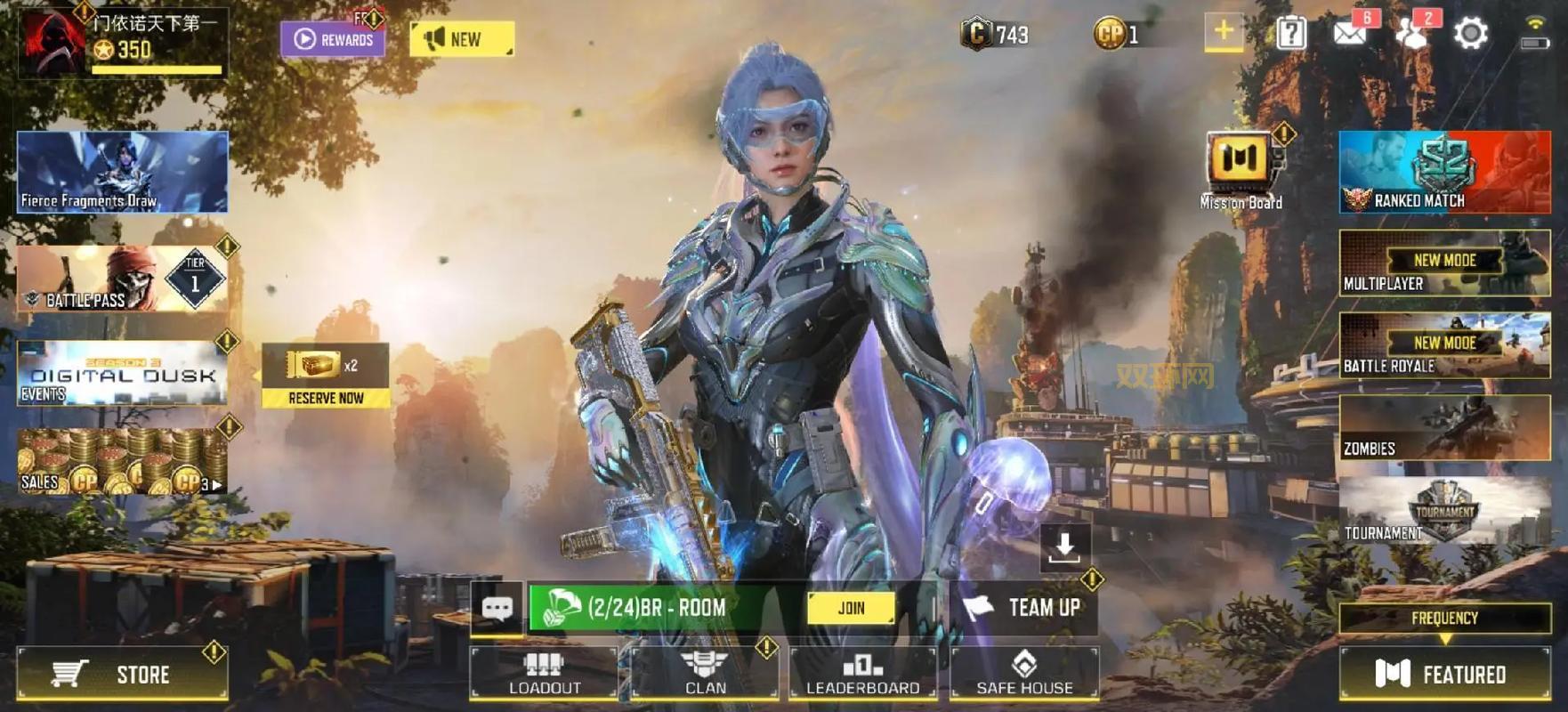
Task: Enter the Safe House
Action: point(1024,673)
